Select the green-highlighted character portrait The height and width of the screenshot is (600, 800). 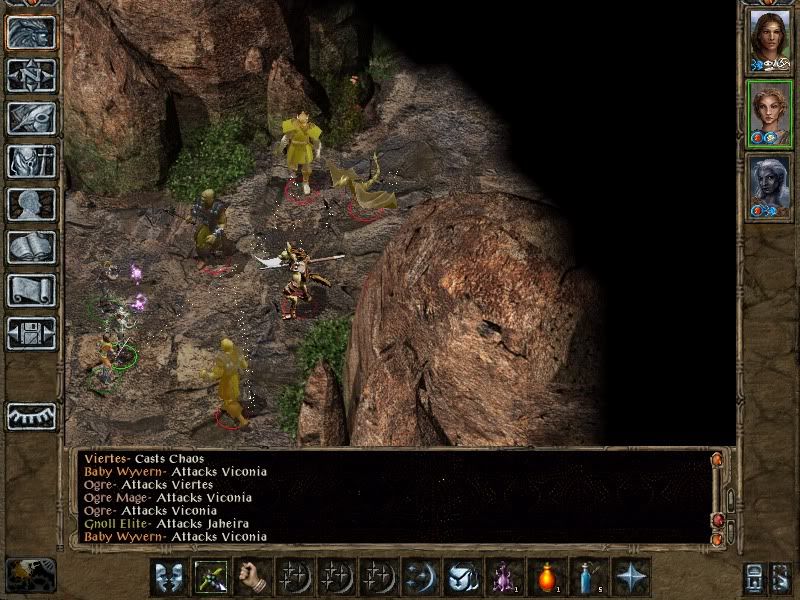pyautogui.click(x=769, y=112)
